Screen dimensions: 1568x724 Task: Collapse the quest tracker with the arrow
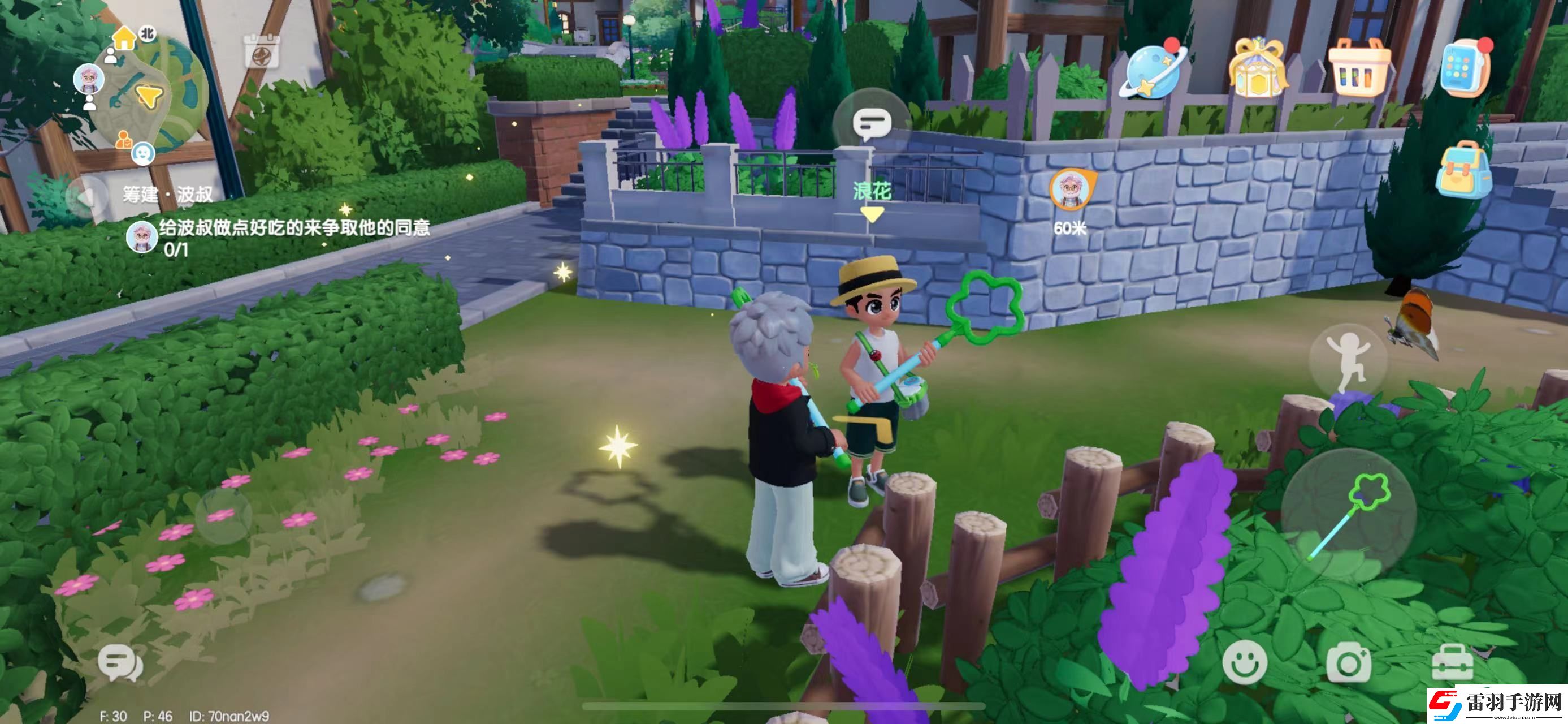(85, 196)
